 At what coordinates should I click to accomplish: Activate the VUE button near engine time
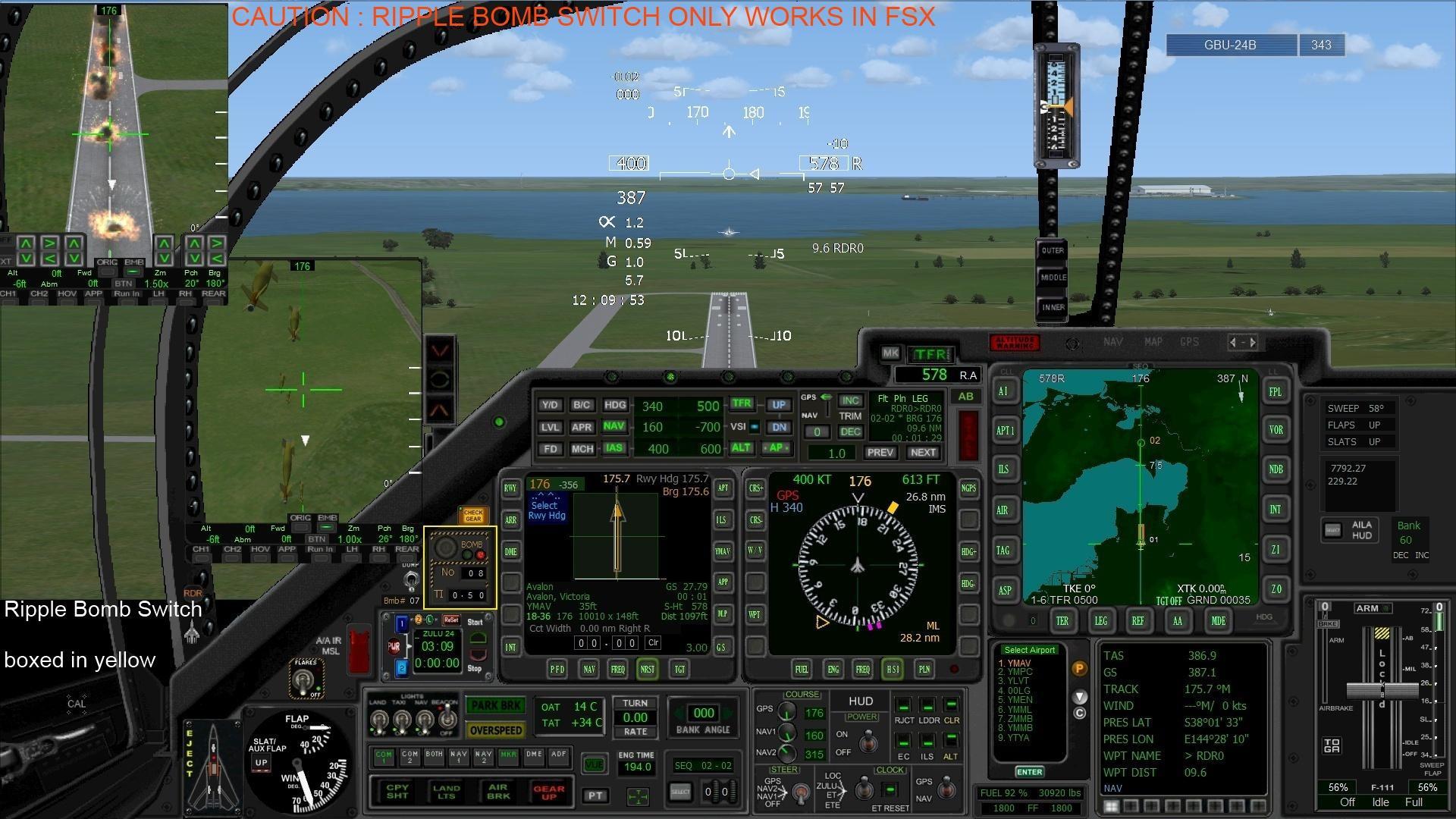[595, 764]
